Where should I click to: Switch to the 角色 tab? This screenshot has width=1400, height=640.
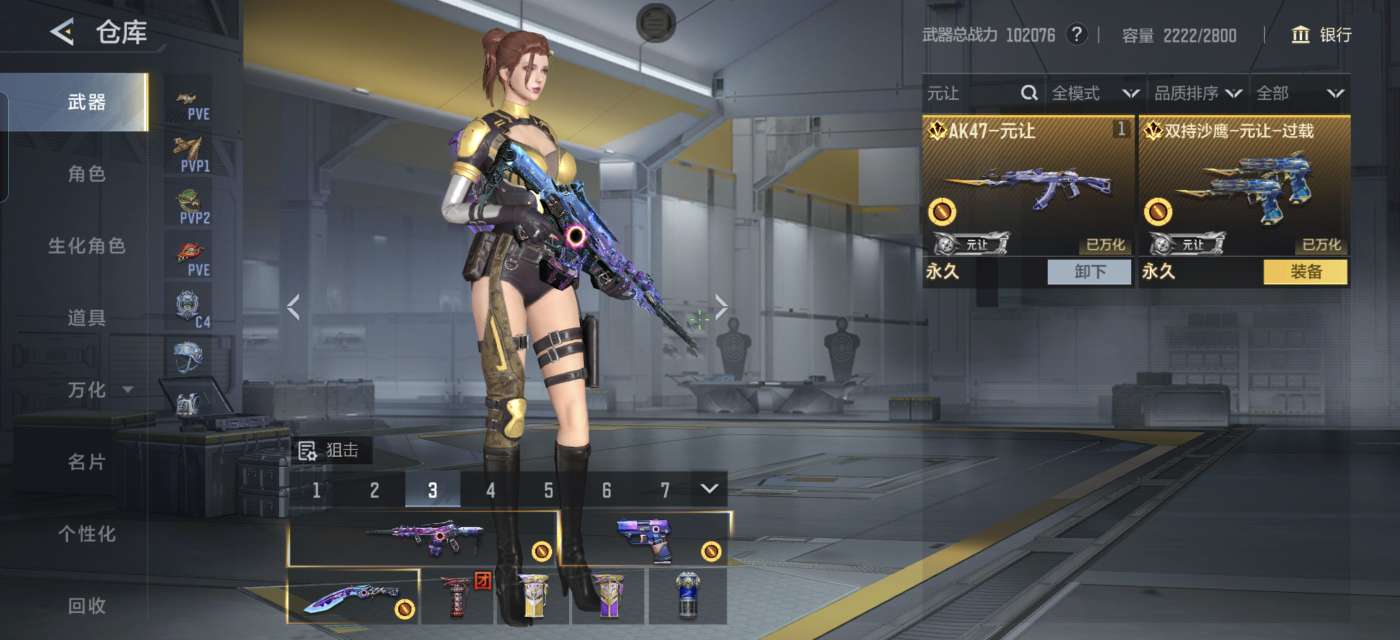86,174
